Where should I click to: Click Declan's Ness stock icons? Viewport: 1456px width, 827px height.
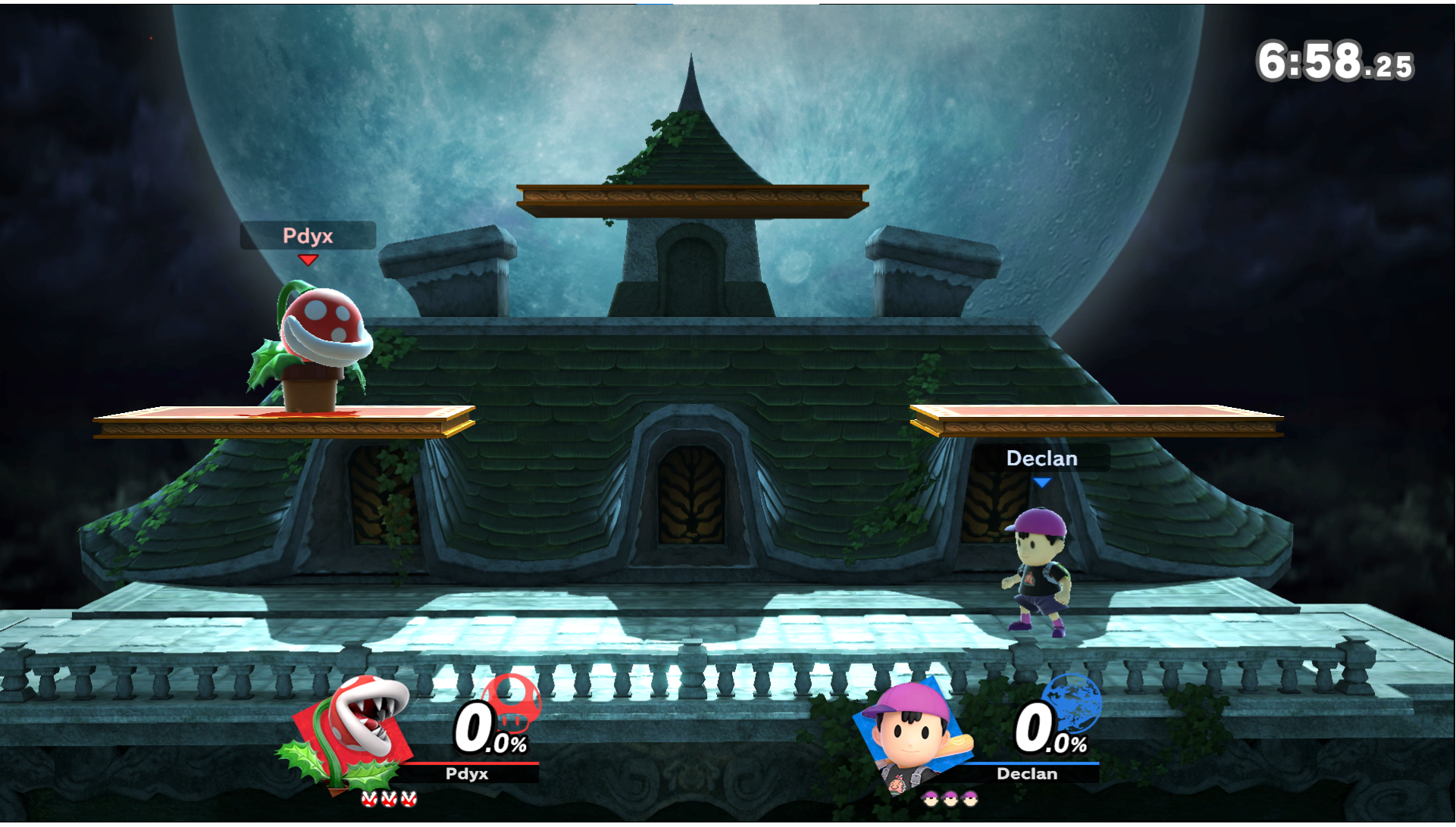pyautogui.click(x=950, y=799)
